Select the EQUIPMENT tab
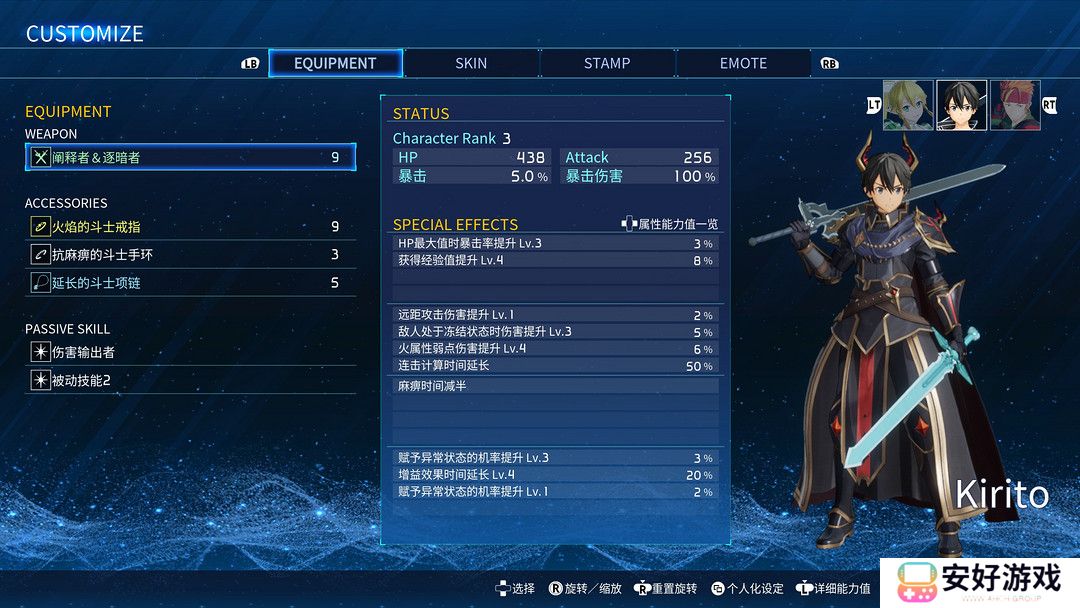 pyautogui.click(x=335, y=63)
